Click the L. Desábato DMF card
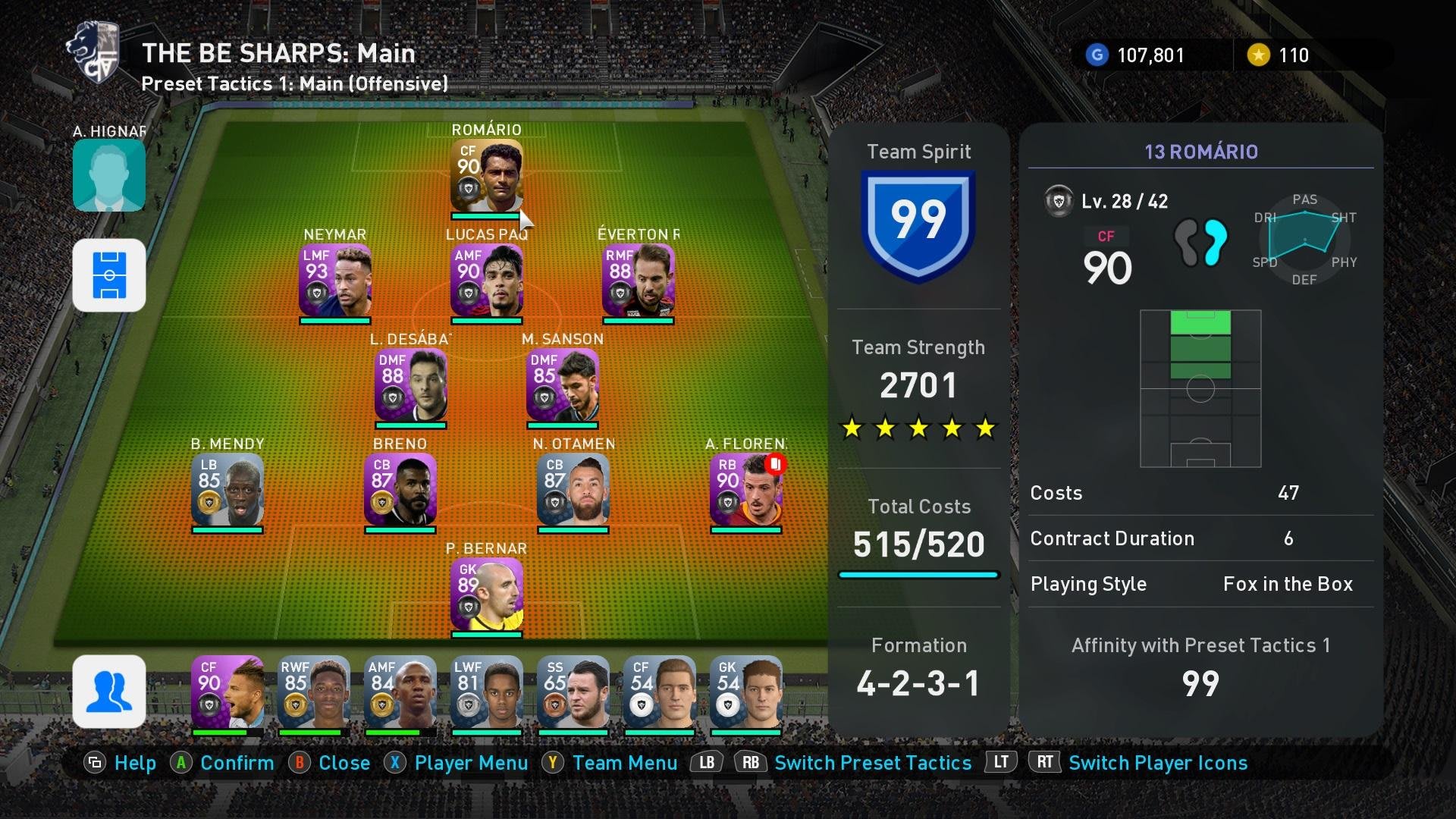1456x819 pixels. 410,384
